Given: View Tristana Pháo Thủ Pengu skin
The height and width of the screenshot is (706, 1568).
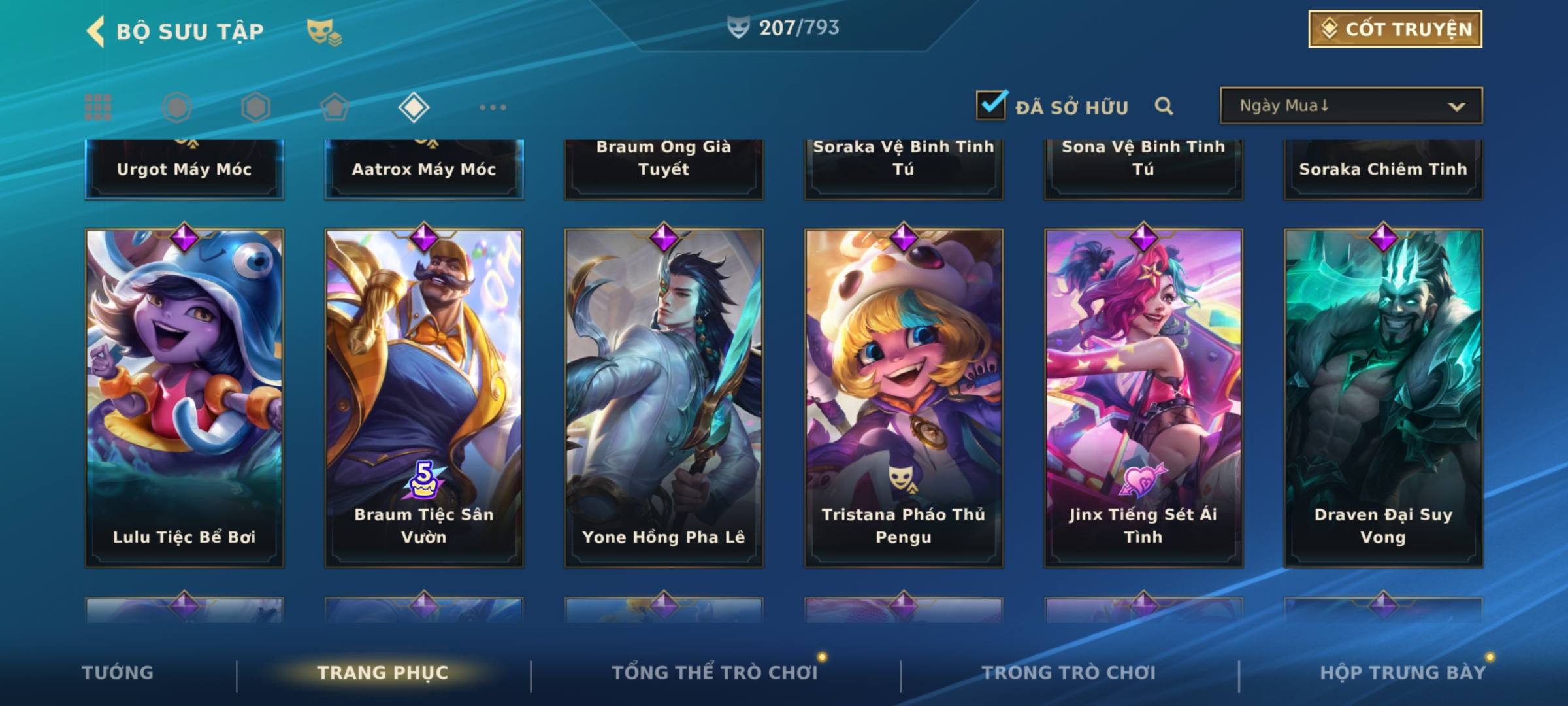Looking at the screenshot, I should (904, 397).
